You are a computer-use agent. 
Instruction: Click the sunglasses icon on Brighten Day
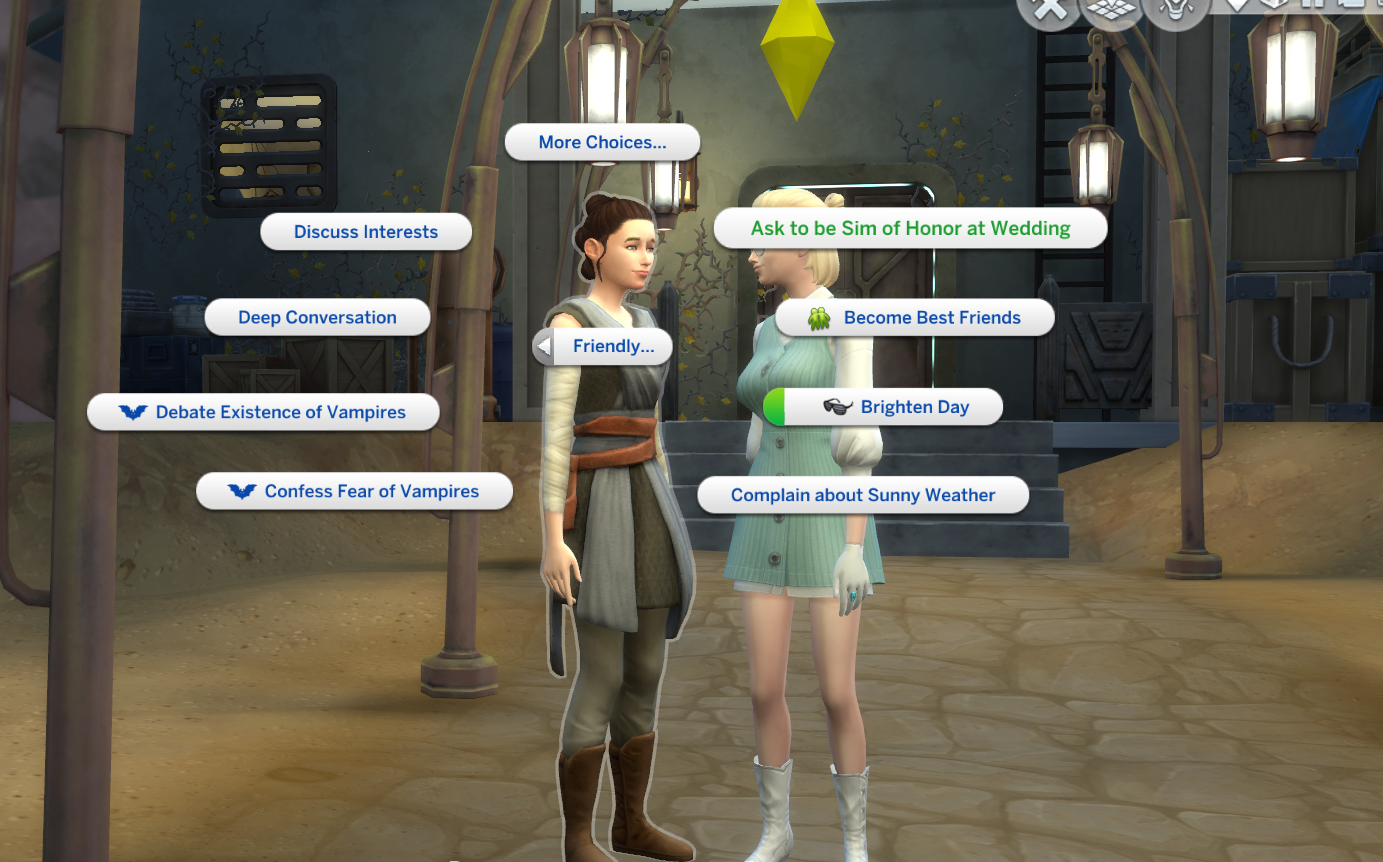click(839, 406)
